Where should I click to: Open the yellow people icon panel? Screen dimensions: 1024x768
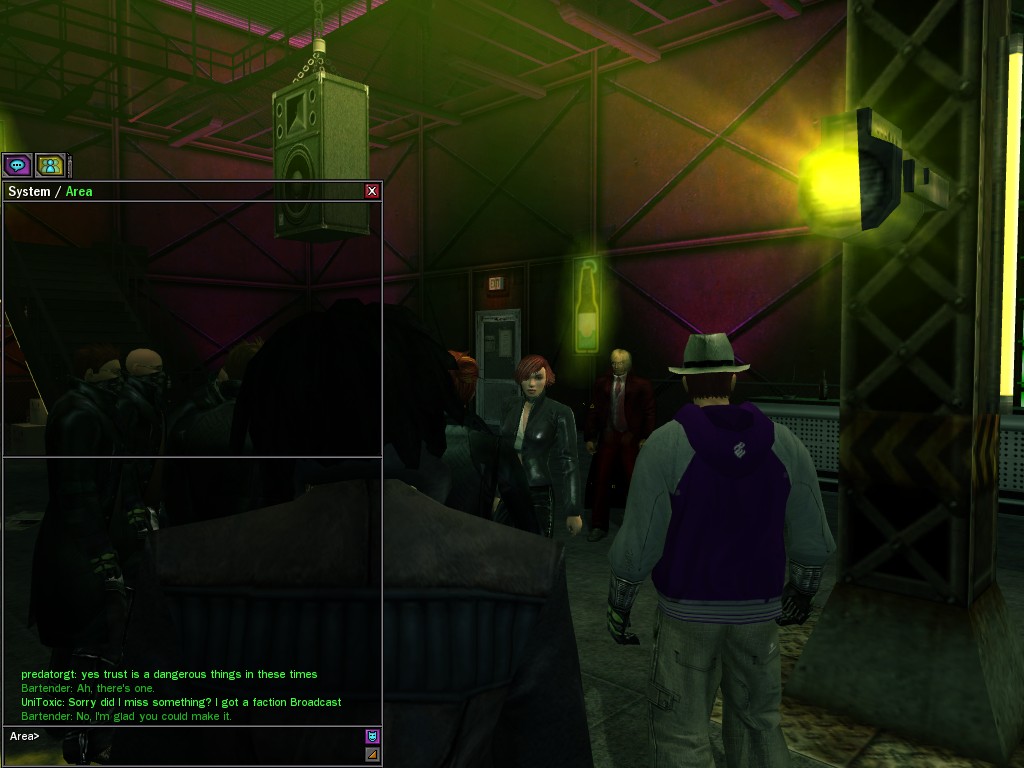point(50,165)
